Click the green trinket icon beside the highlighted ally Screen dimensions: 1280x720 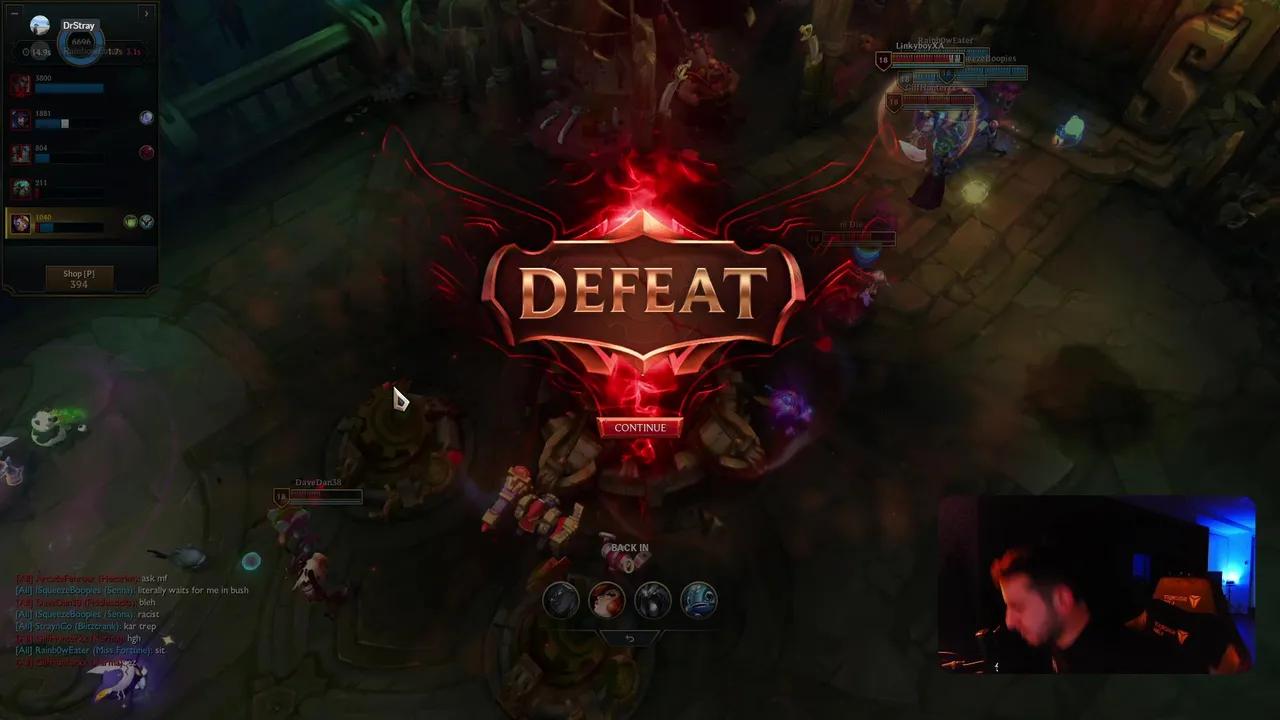(130, 221)
